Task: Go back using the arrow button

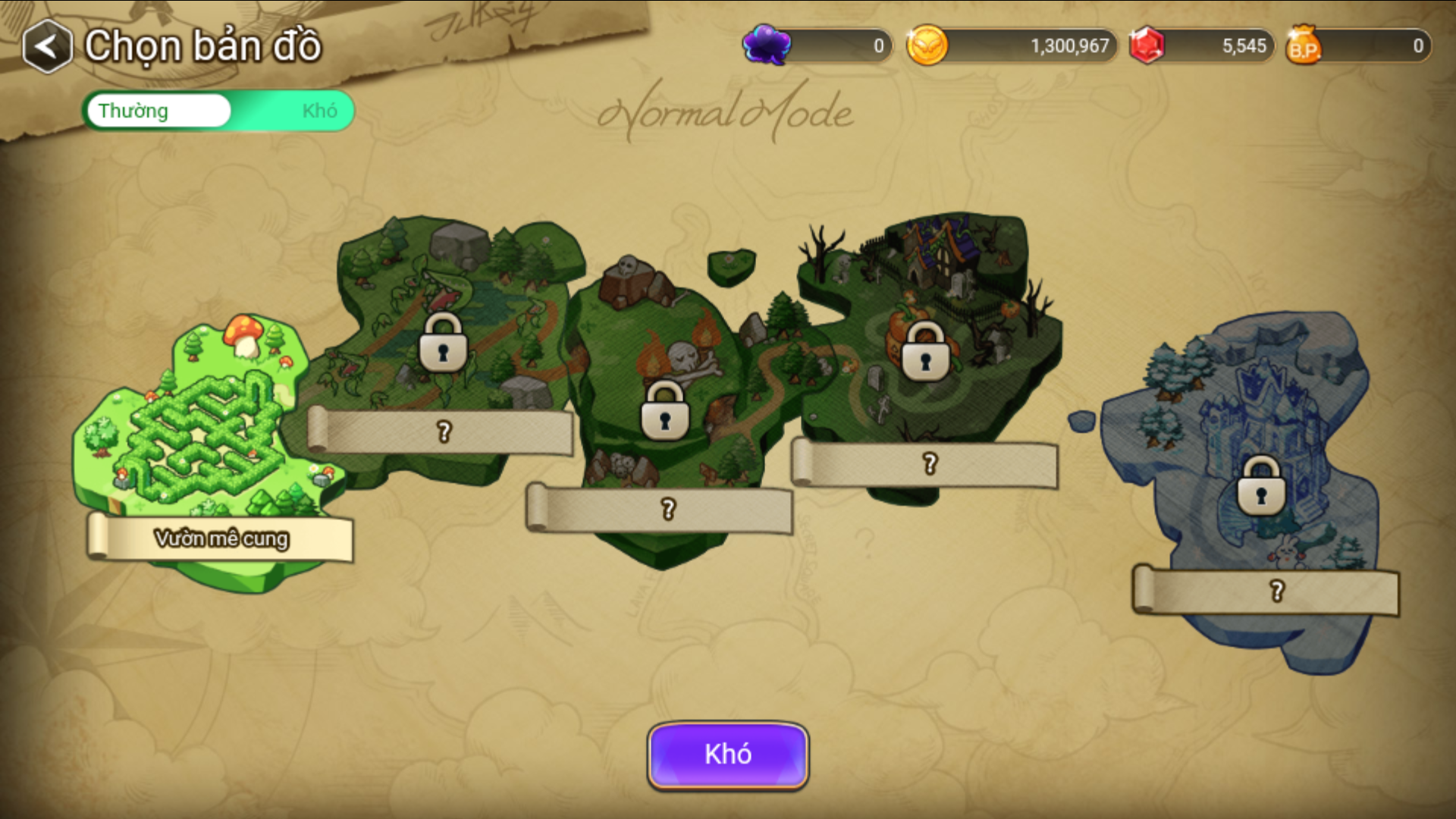Action: tap(47, 47)
